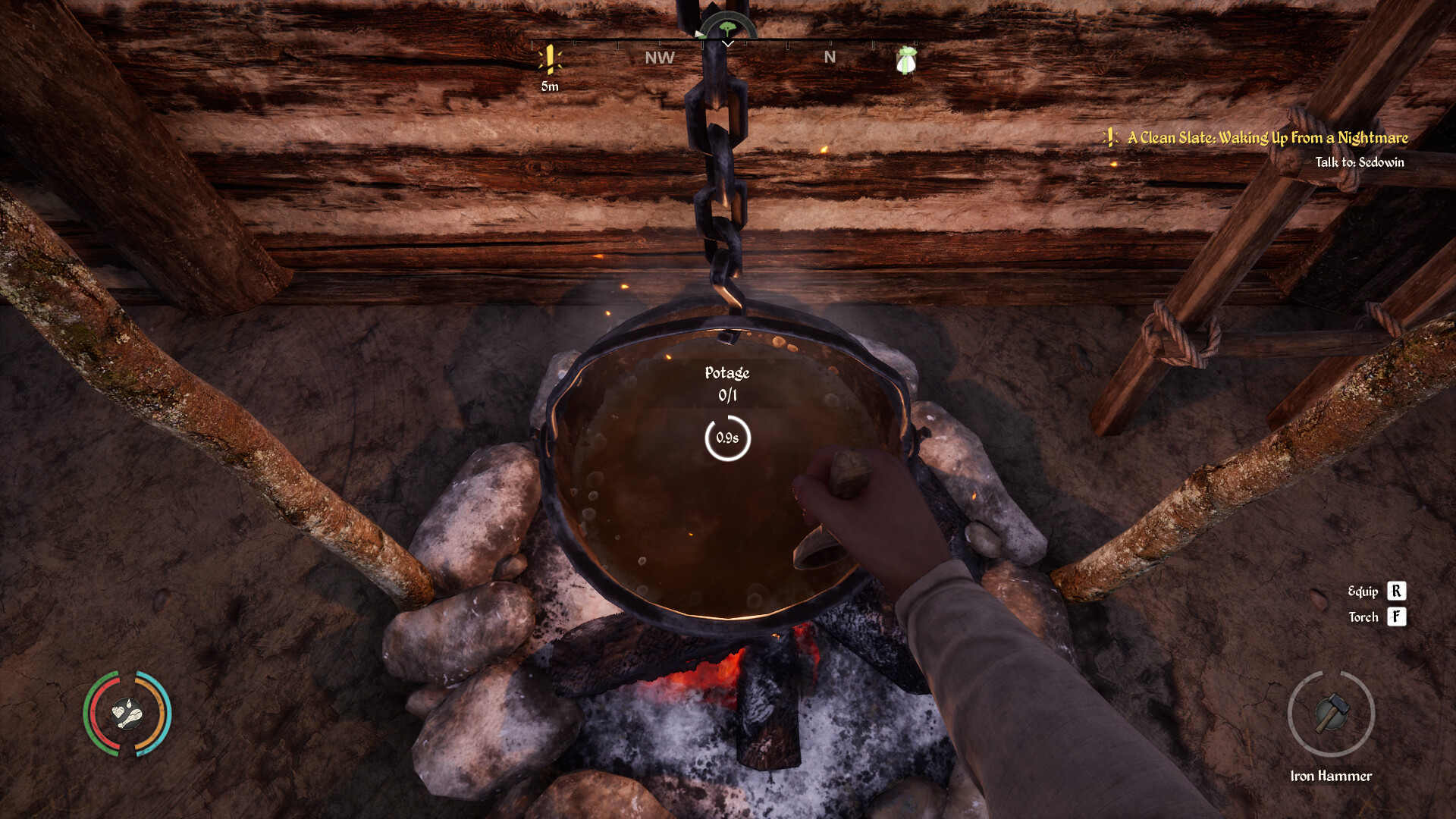
Task: Toggle the Torch with the F prompt
Action: tap(1395, 617)
